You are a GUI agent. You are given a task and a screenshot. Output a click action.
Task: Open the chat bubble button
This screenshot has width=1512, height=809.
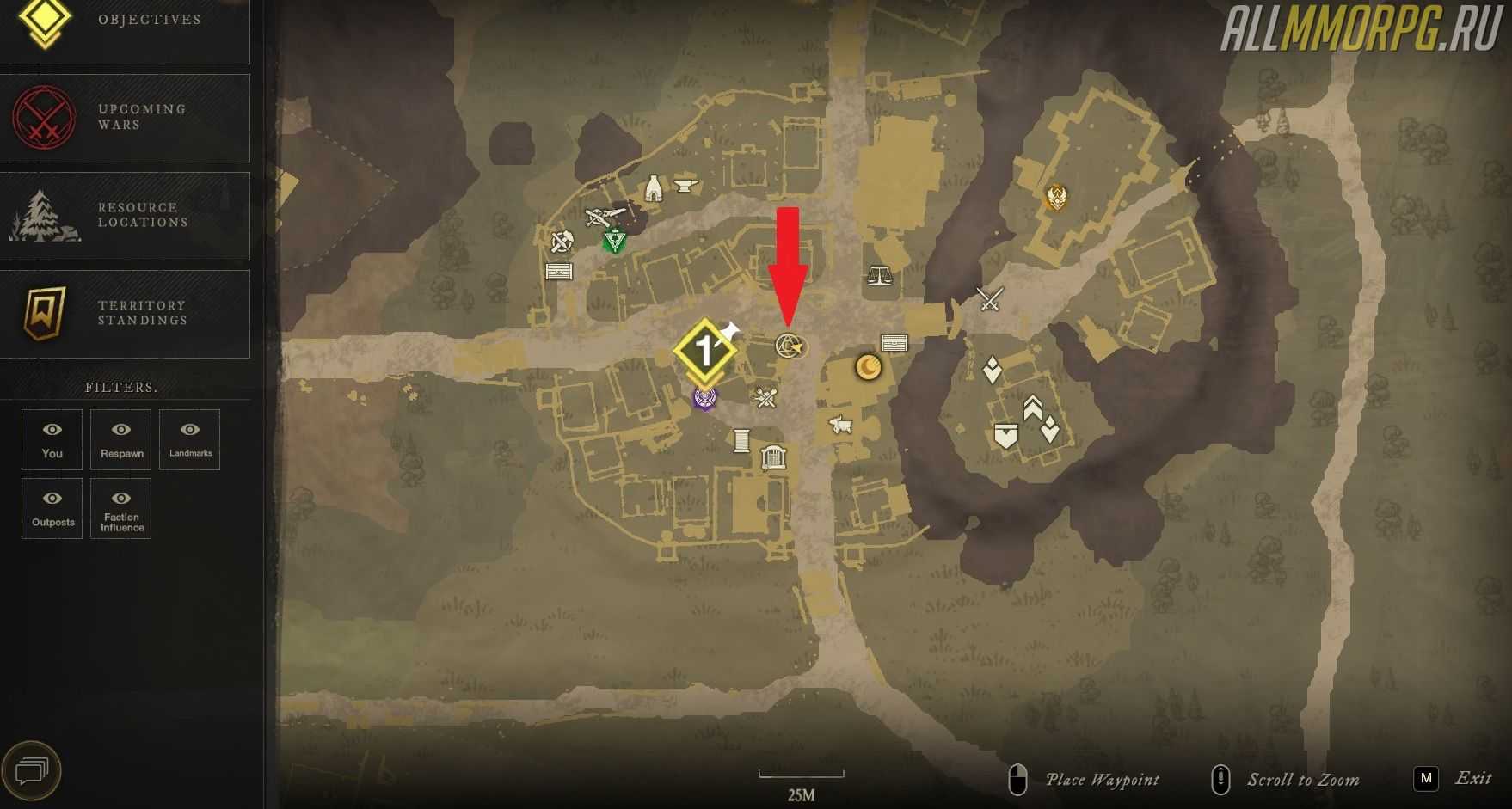click(32, 770)
